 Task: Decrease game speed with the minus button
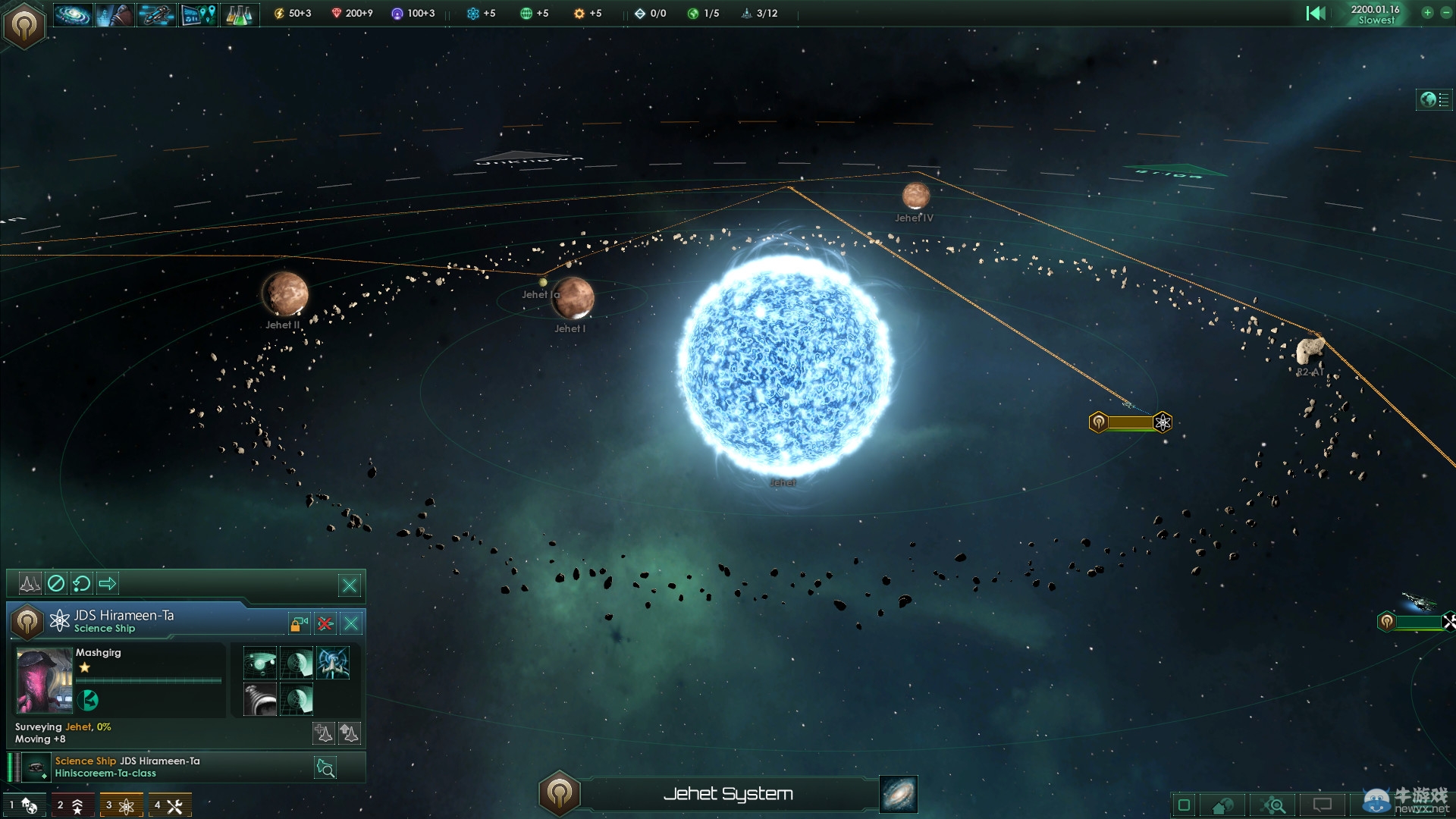click(1443, 13)
